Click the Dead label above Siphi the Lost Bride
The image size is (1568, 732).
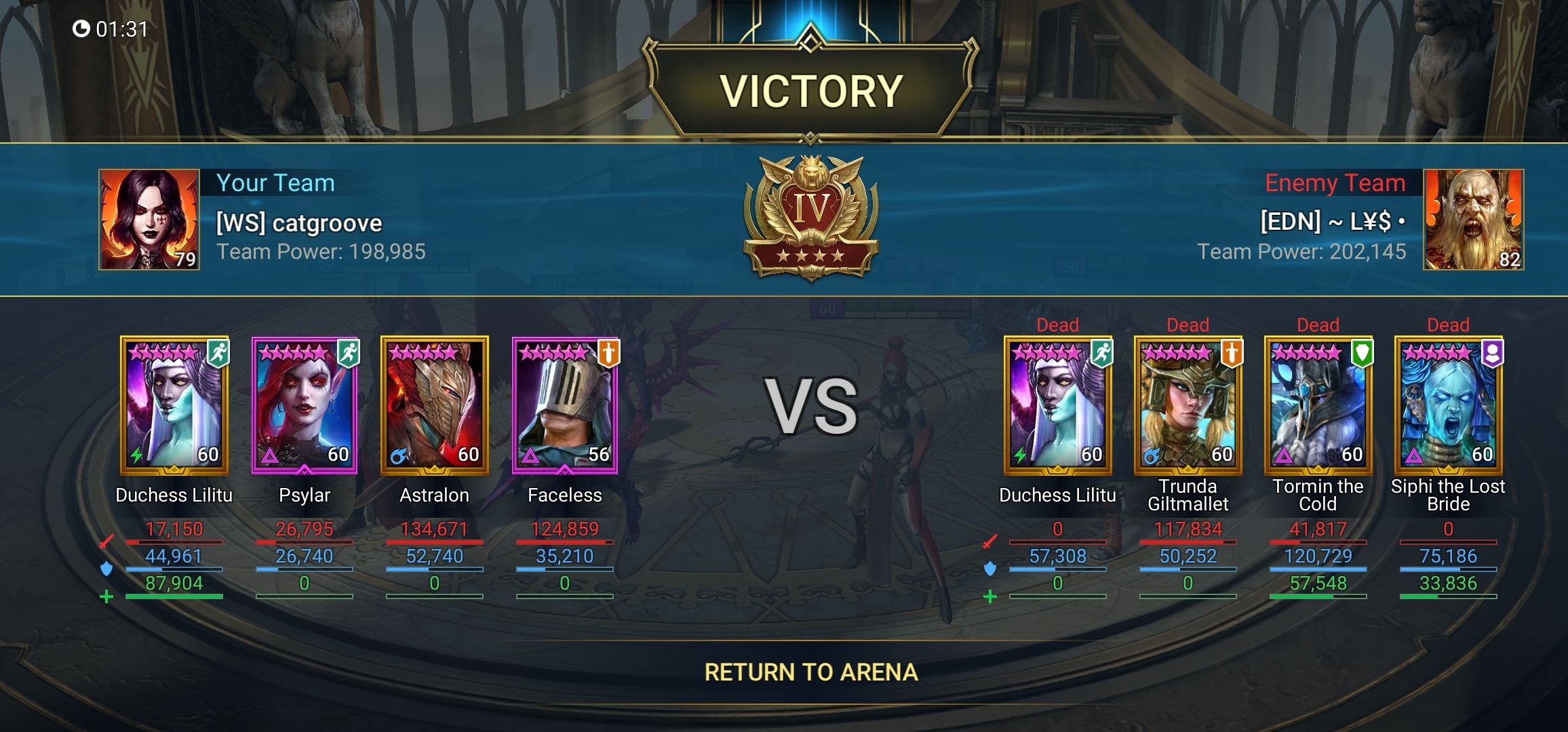(1447, 325)
